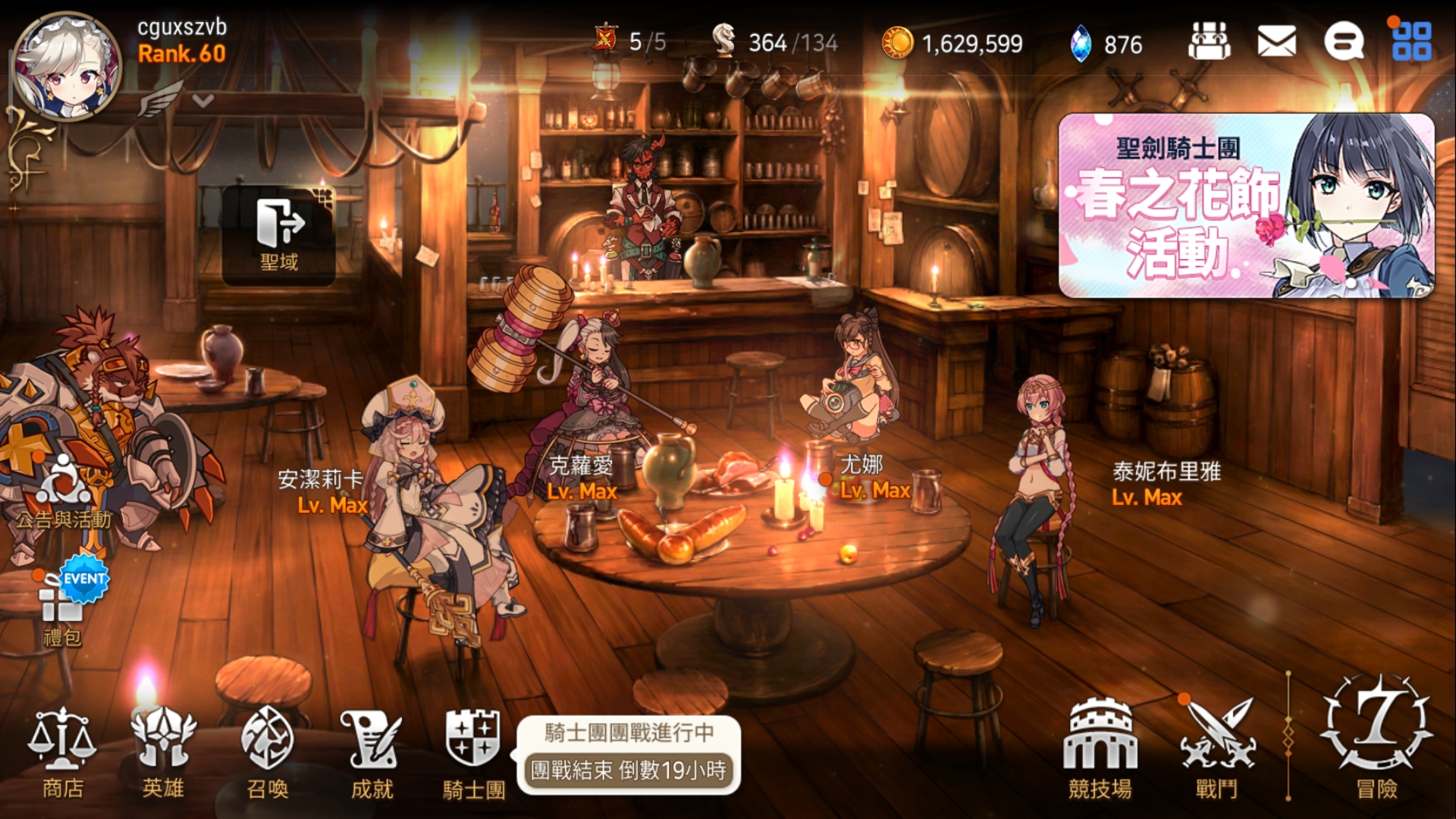Open the 召喚 summon menu
Screen dimensions: 1456x819
pyautogui.click(x=268, y=751)
